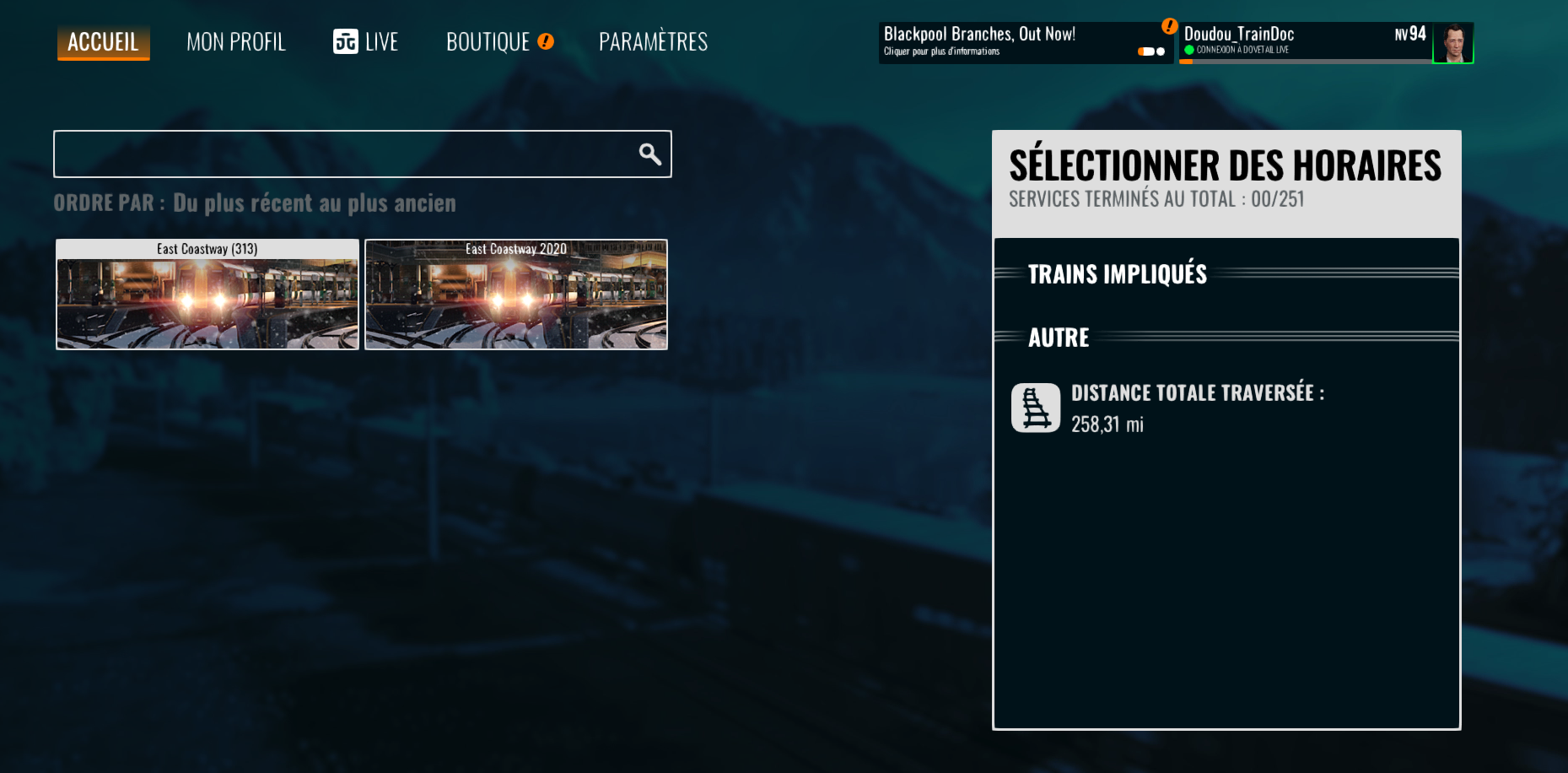
Task: Click the player avatar portrait
Action: tap(1452, 43)
